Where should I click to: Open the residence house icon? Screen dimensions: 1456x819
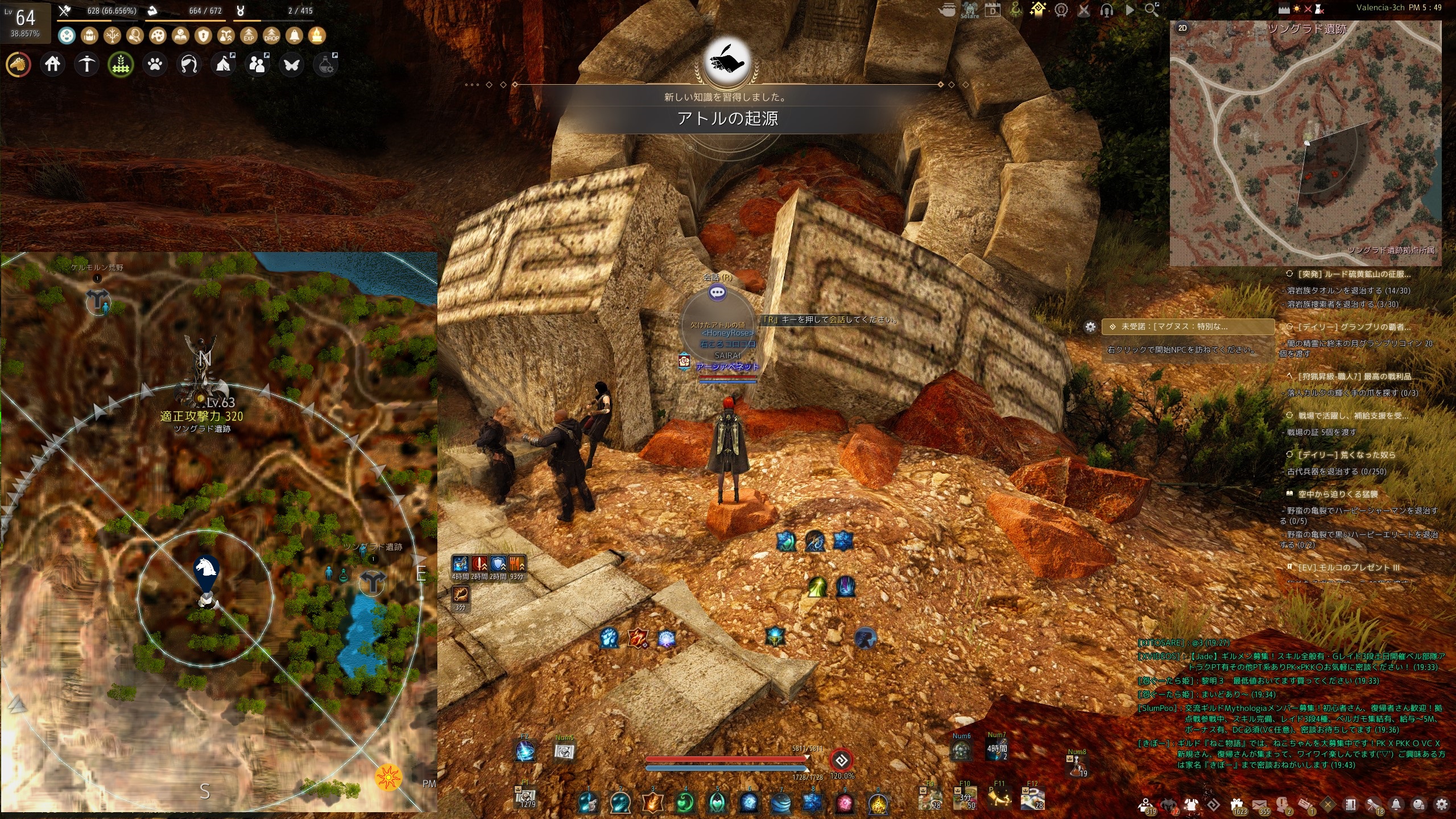click(x=52, y=64)
